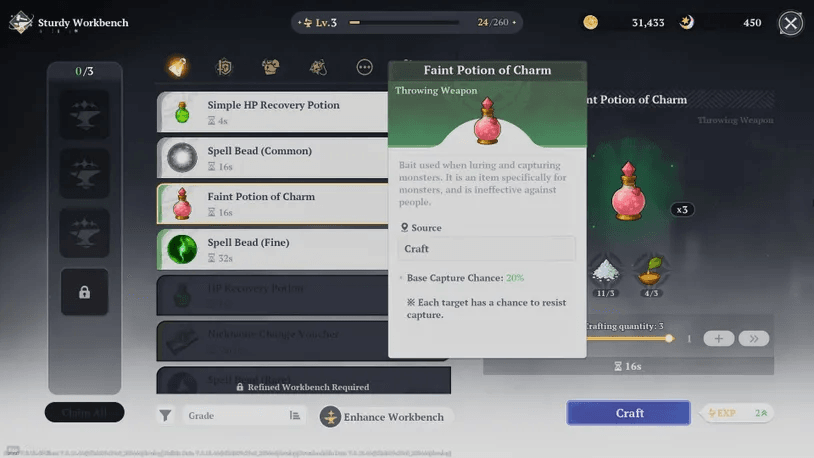Switch to the highlighted potion category tab

tap(177, 67)
